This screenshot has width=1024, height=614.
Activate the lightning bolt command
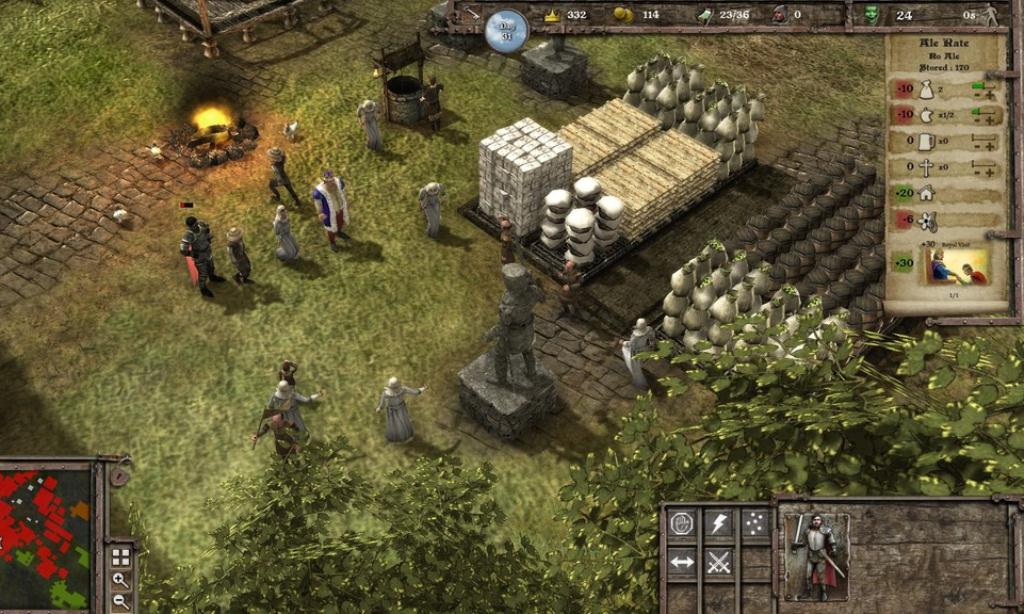[x=718, y=524]
